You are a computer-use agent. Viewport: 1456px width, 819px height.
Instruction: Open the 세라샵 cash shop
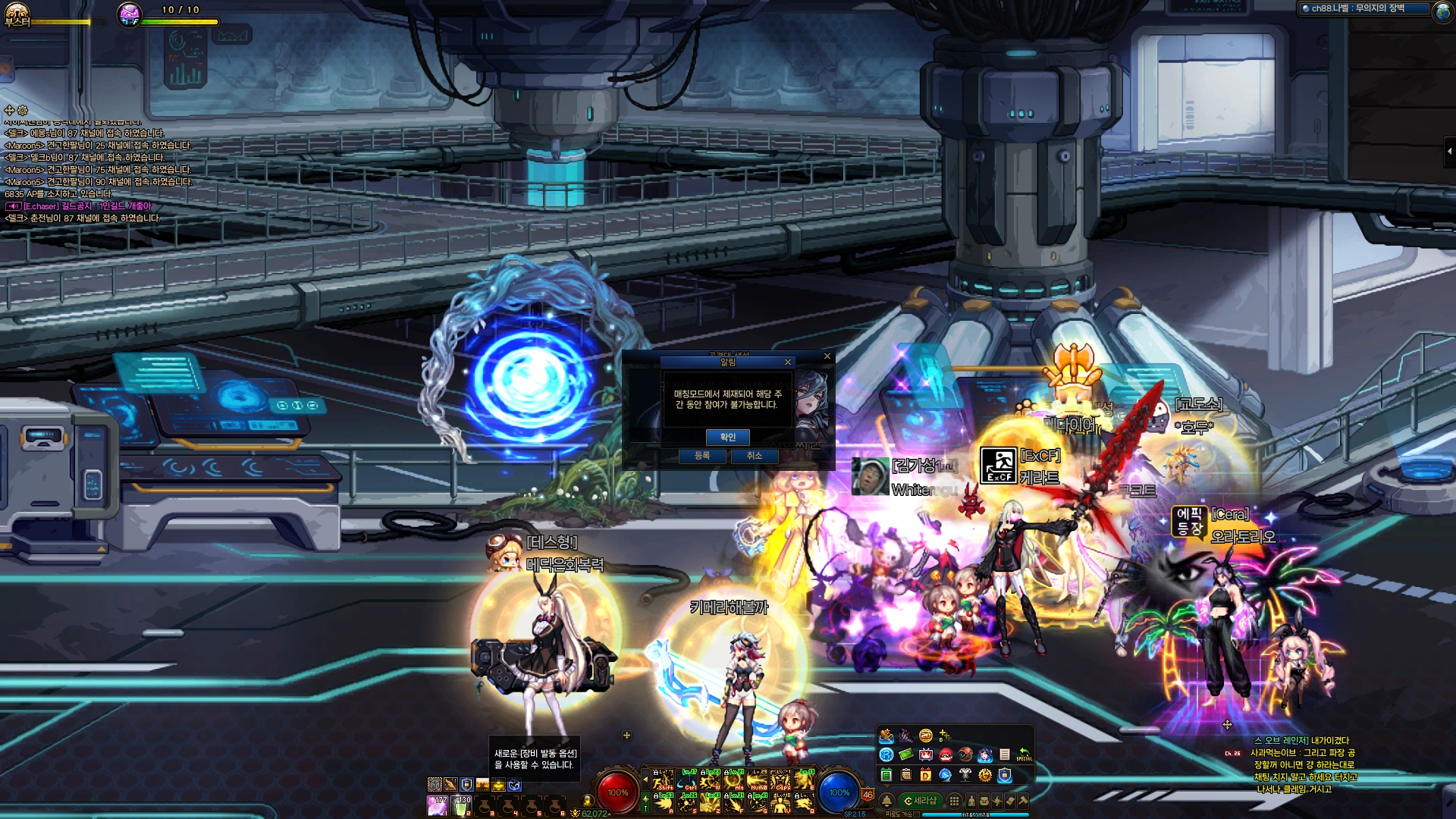[x=921, y=801]
